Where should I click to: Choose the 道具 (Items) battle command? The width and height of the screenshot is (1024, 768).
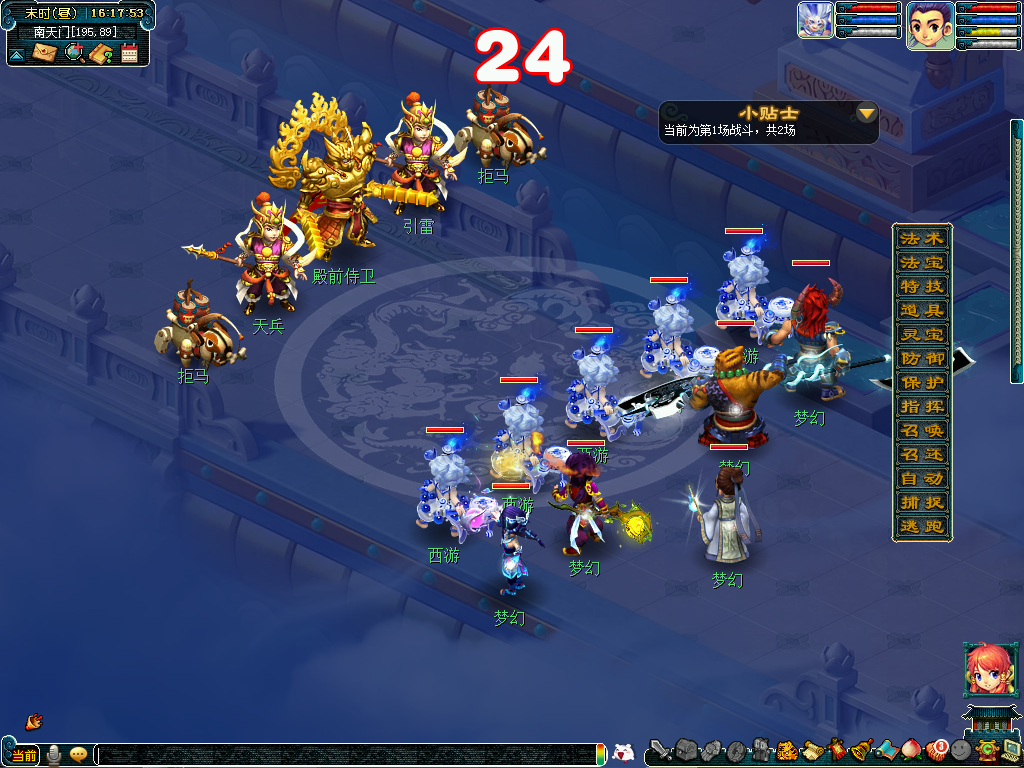tap(921, 311)
